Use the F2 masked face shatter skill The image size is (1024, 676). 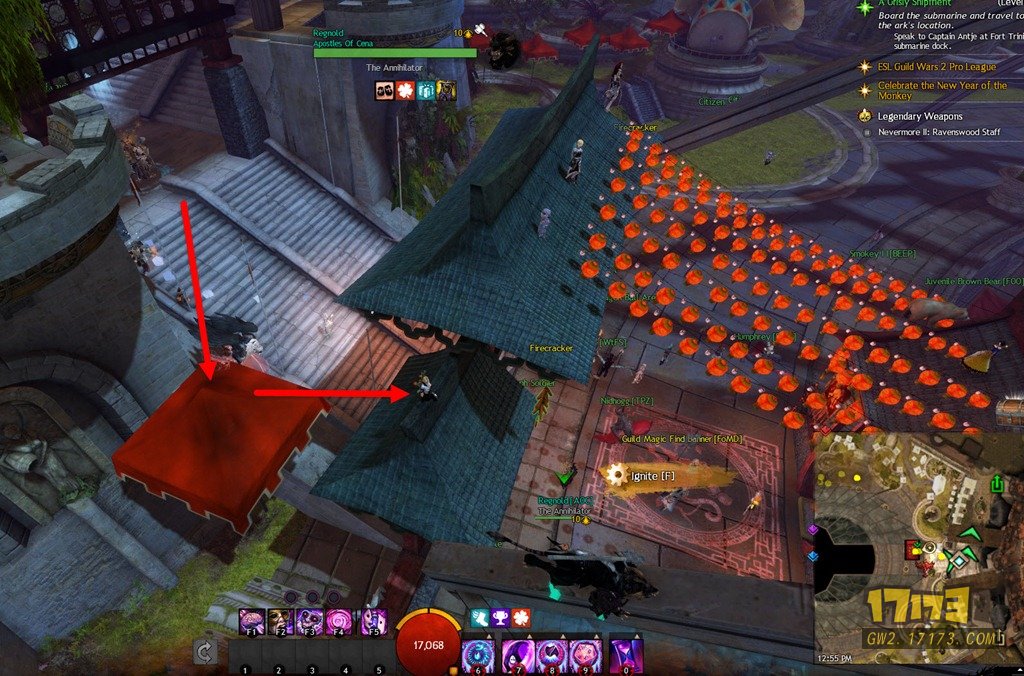pos(280,622)
